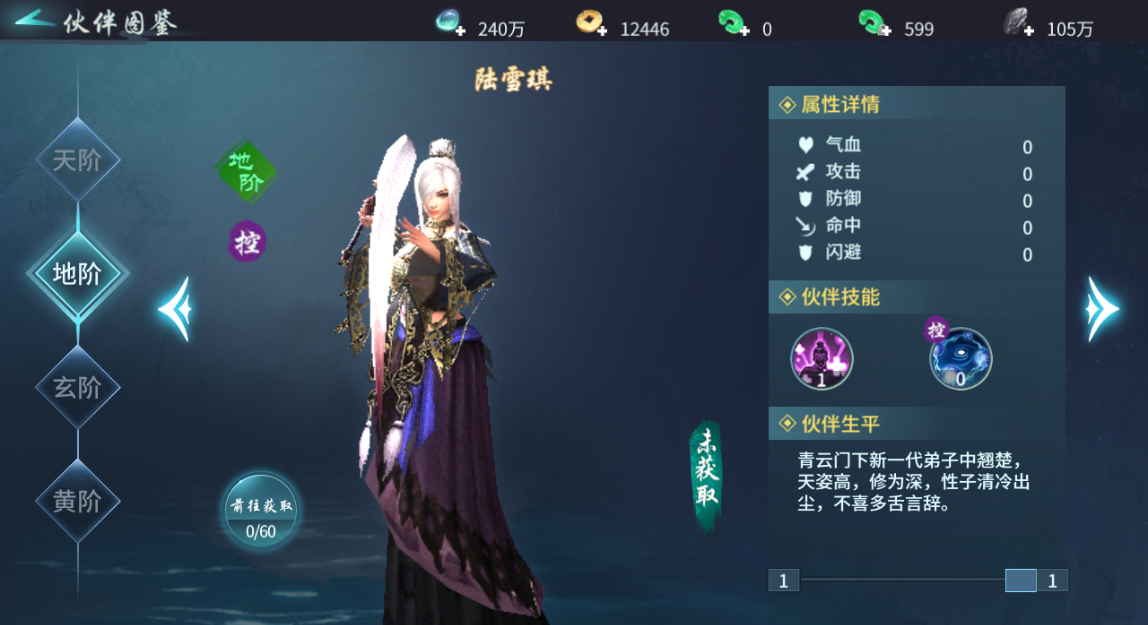Click the 前往获取 0/60 button
Viewport: 1148px width, 625px height.
tap(260, 513)
